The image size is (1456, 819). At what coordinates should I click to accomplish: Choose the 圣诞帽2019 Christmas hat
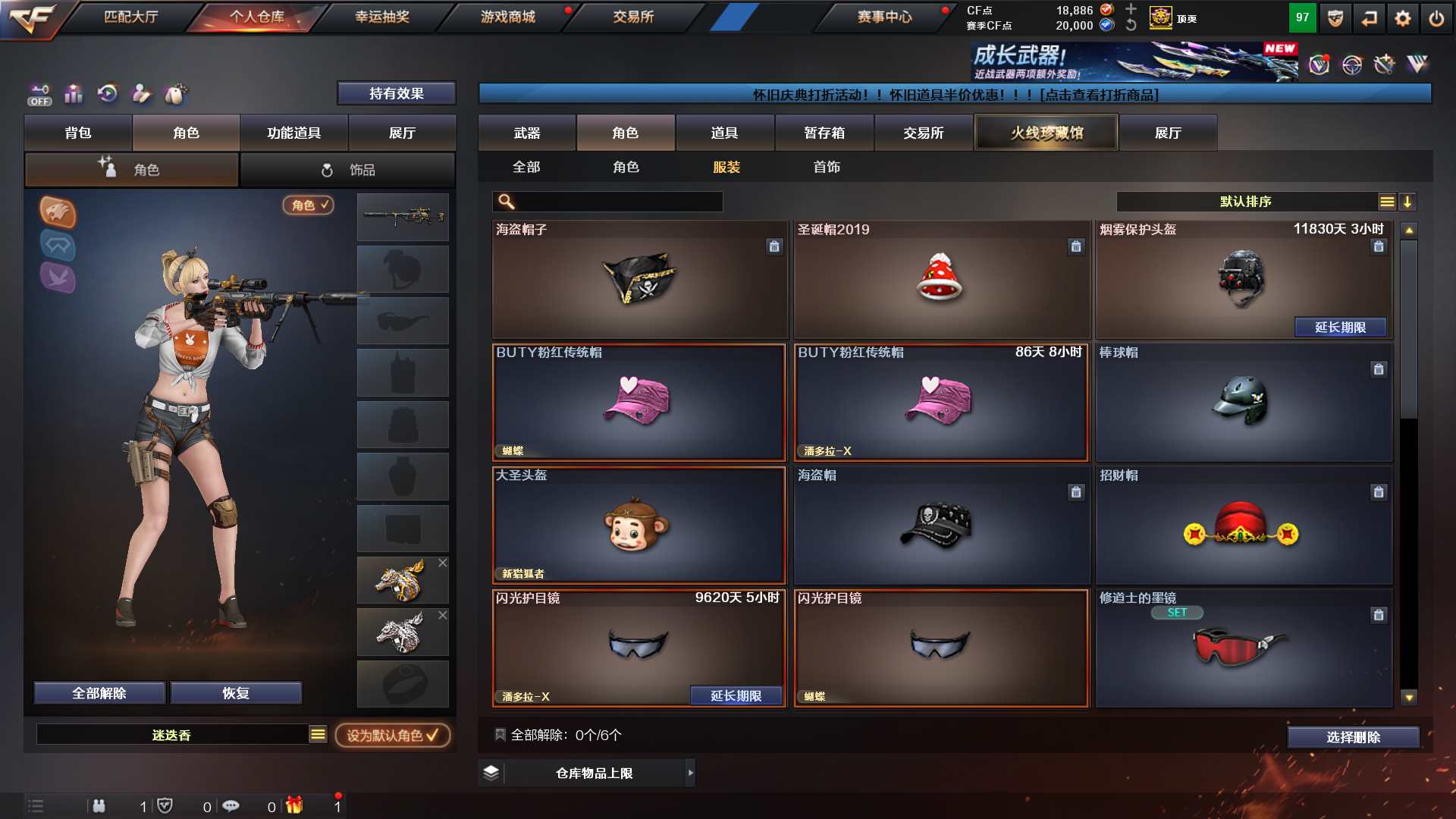point(940,279)
